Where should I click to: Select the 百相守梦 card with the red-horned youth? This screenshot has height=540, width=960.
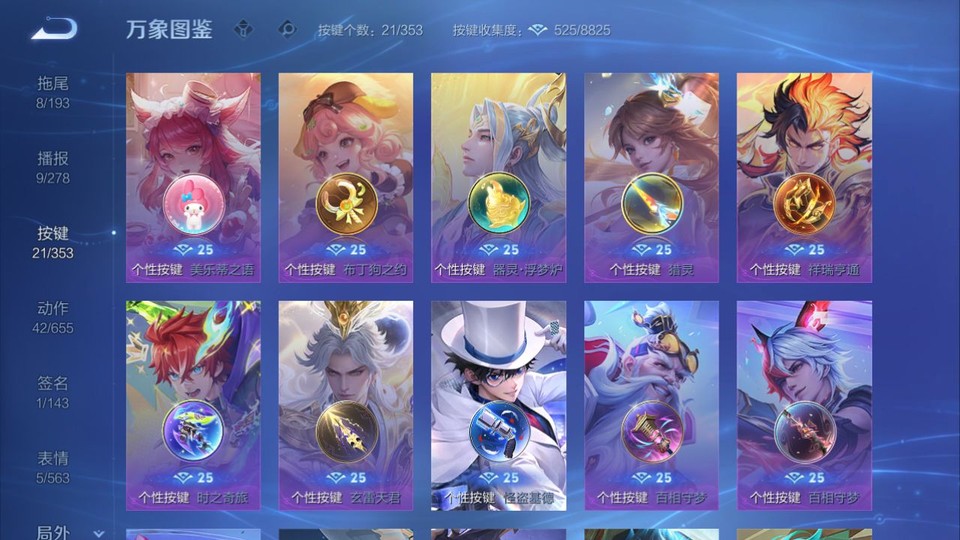click(x=804, y=405)
